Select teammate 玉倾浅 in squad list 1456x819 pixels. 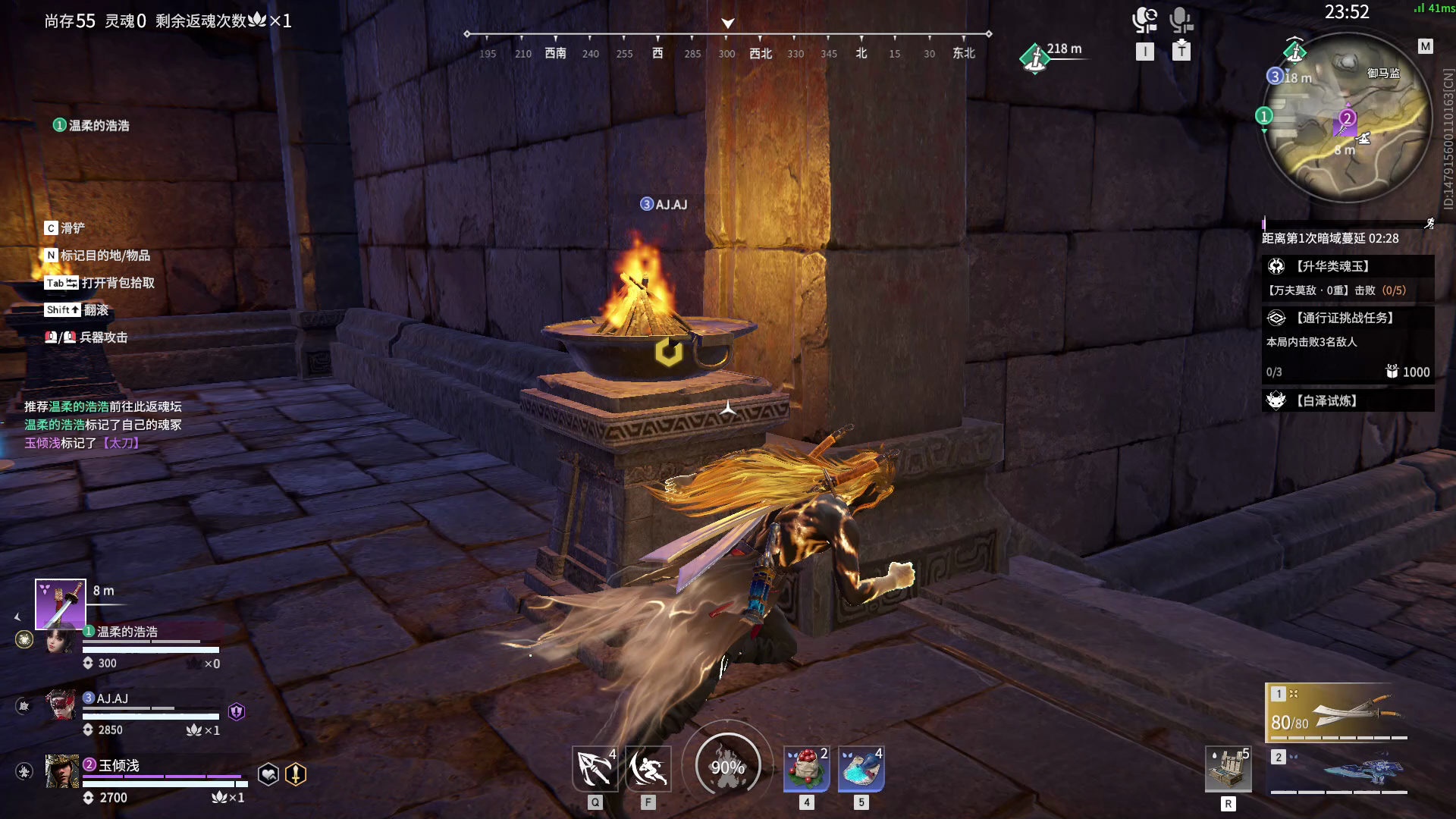(119, 765)
